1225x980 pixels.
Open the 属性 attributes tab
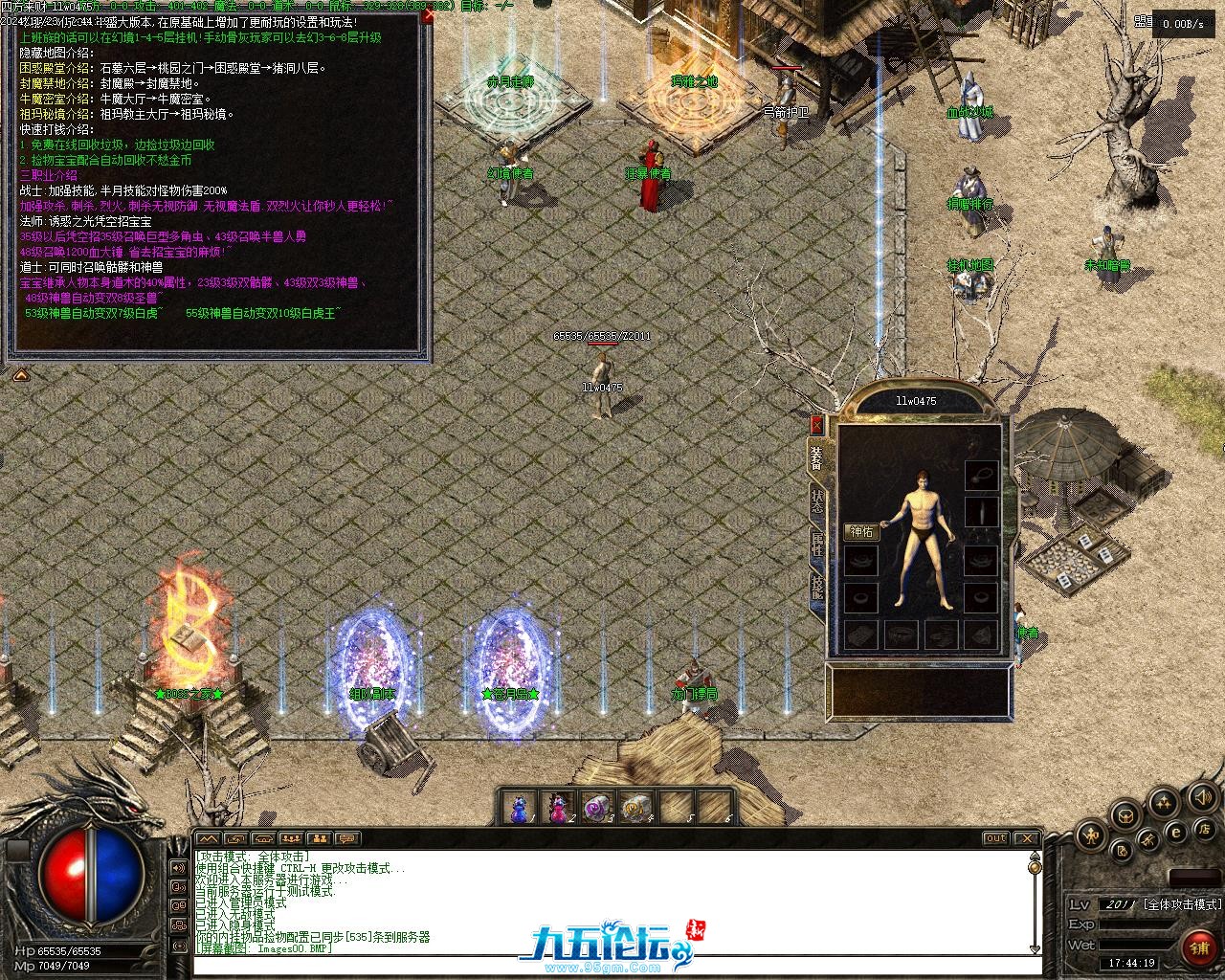[817, 546]
